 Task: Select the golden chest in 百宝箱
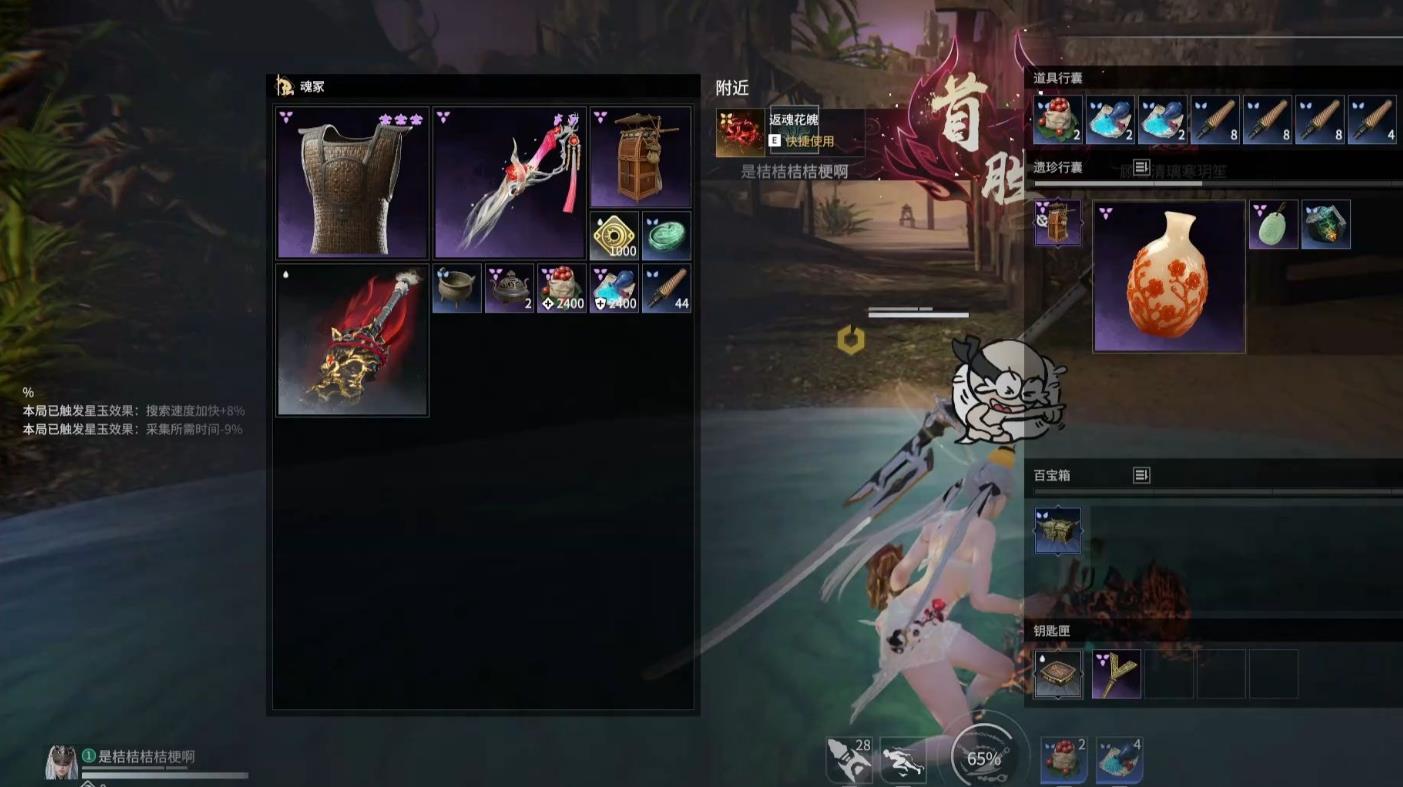tap(1058, 530)
